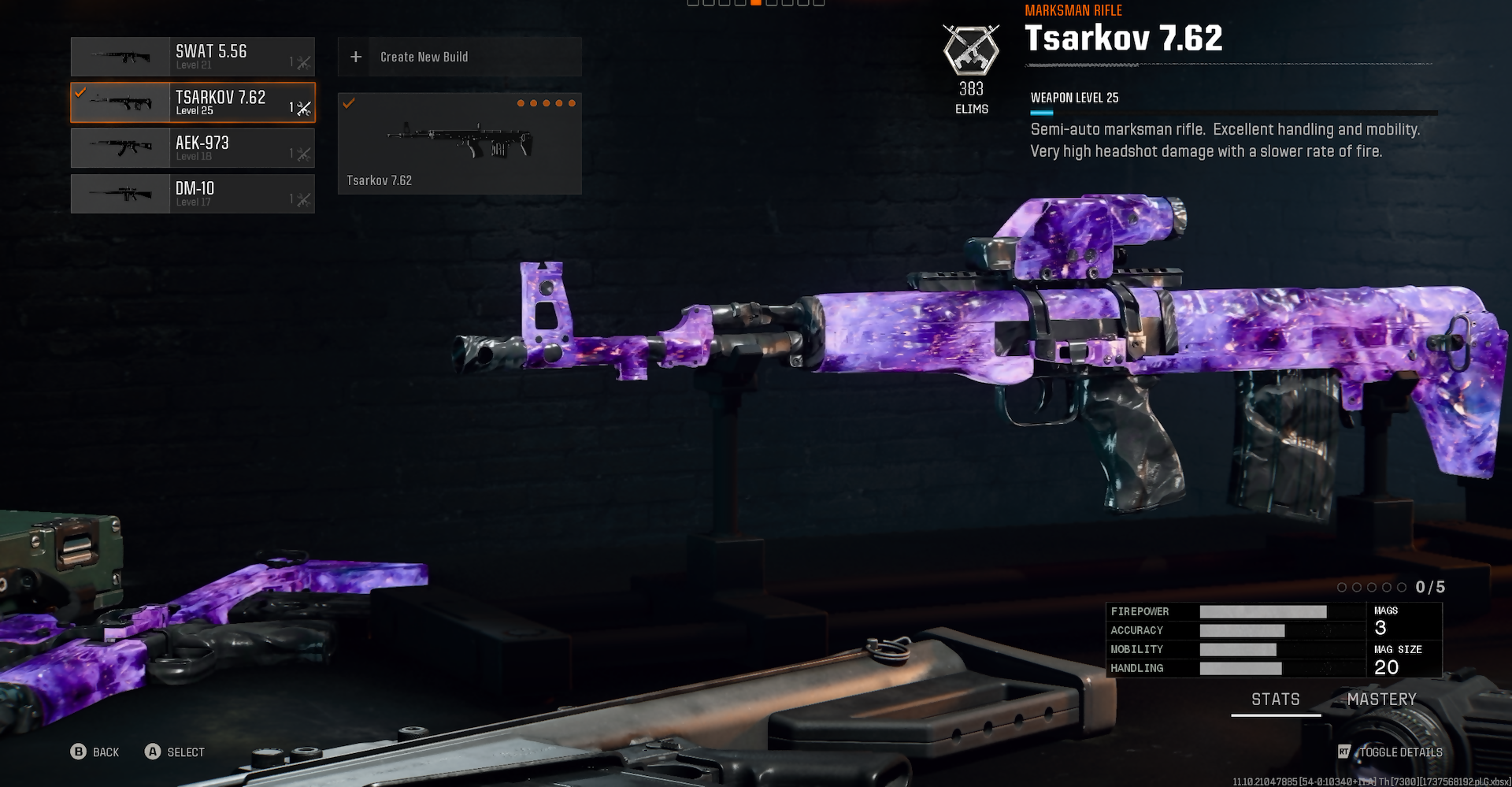Click the Back option

pyautogui.click(x=95, y=752)
